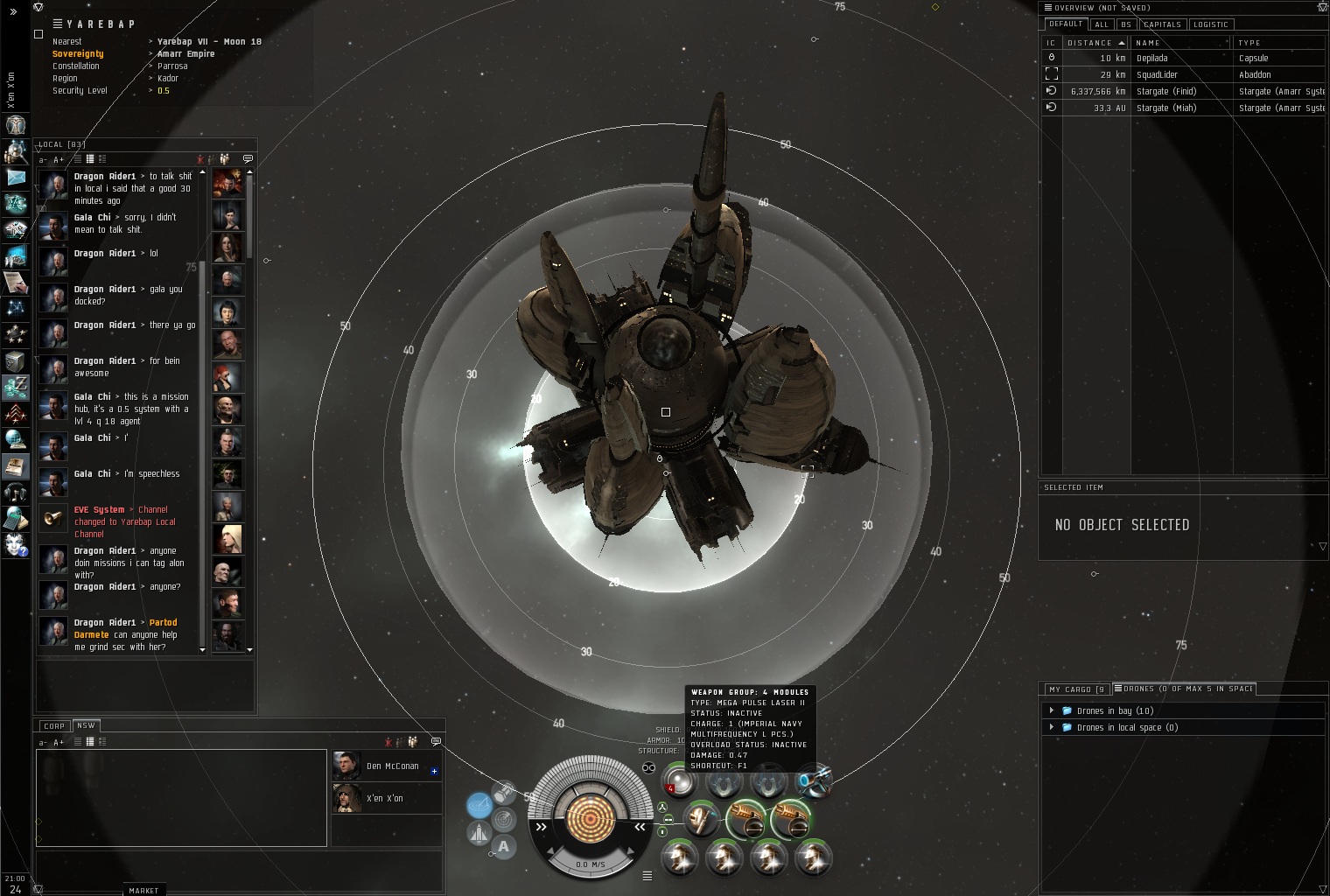Activate the Mega Pulse Laser weapon group

(679, 780)
